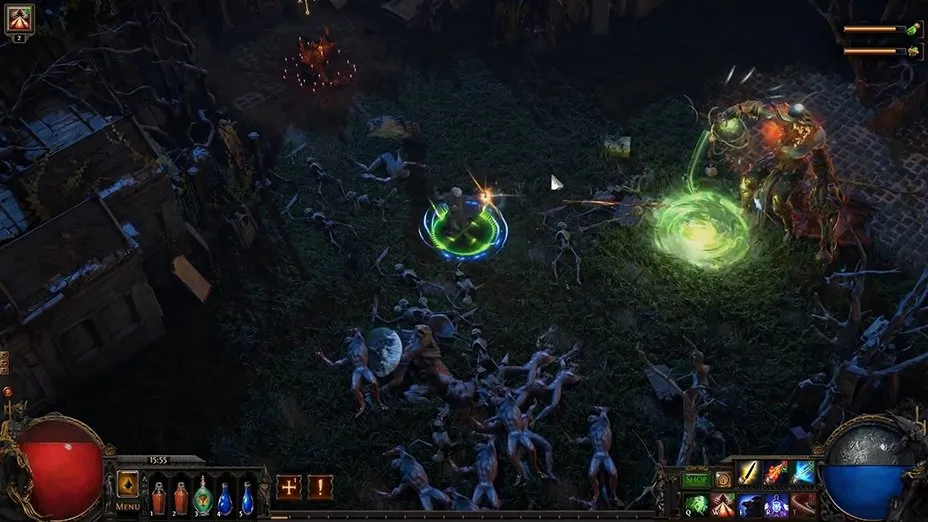This screenshot has height=522, width=928.
Task: Click the gold emblem above Menu
Action: click(128, 483)
